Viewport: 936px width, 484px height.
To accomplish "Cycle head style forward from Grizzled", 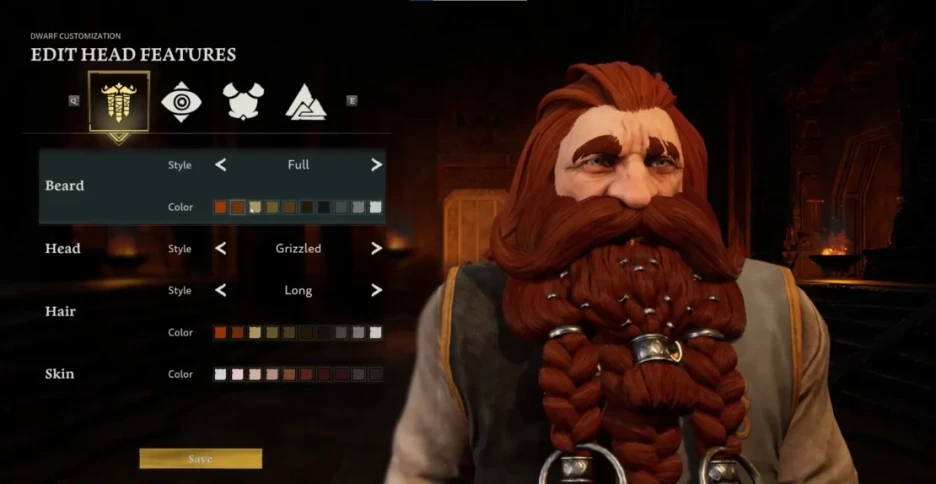I will pos(376,248).
